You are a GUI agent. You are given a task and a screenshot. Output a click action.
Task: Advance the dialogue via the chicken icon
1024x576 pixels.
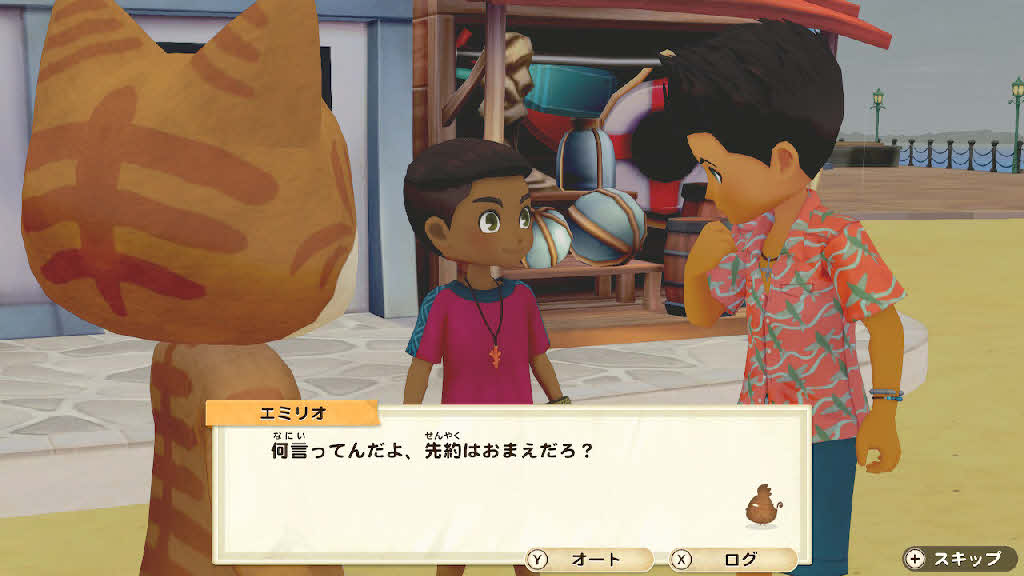(762, 505)
